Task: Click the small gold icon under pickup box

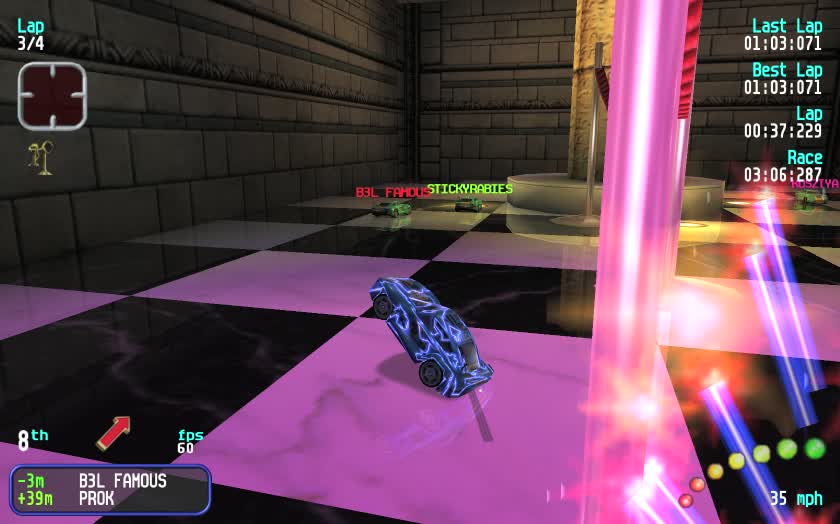Action: click(41, 154)
